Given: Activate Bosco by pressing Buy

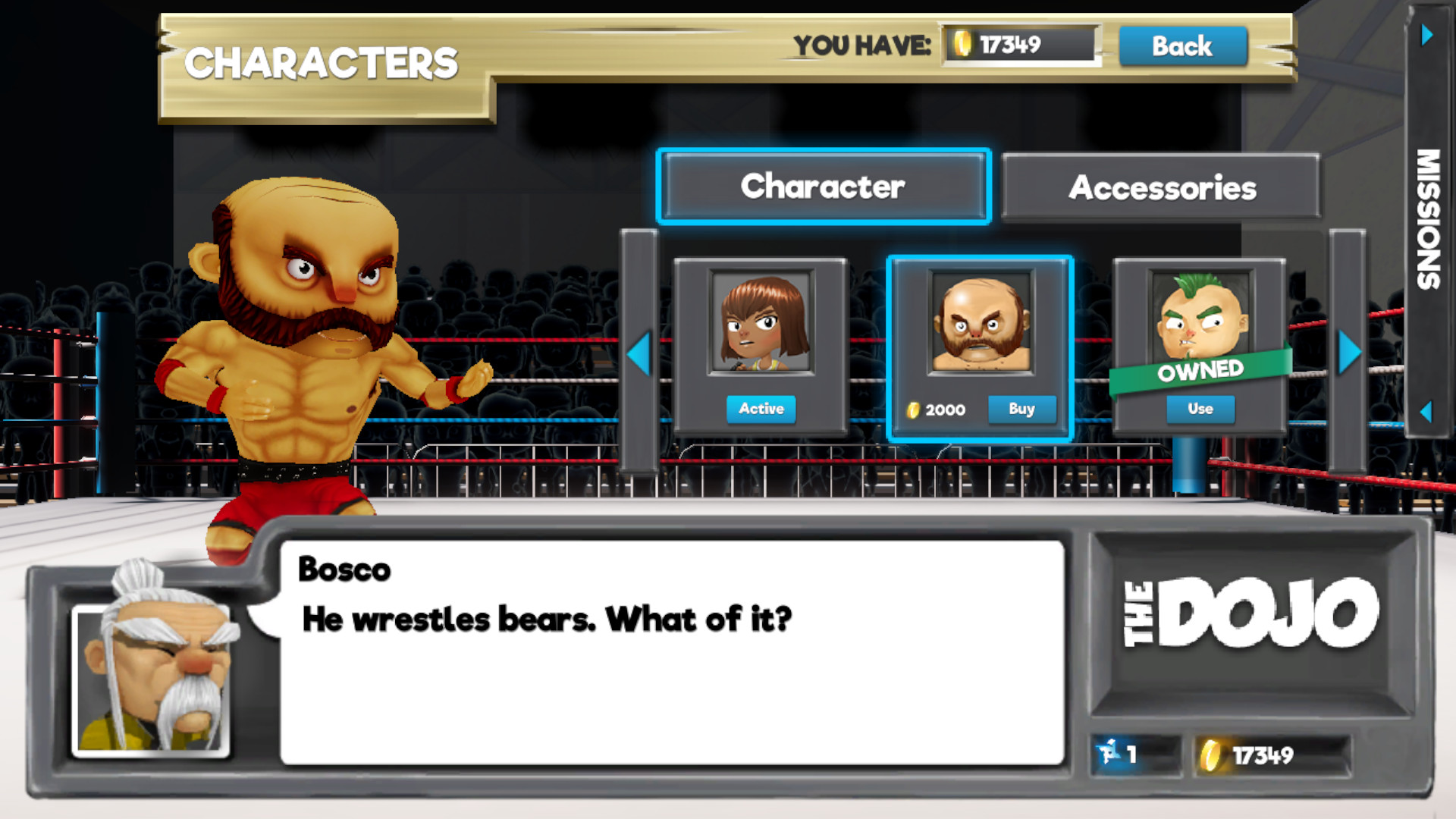Looking at the screenshot, I should point(1022,409).
